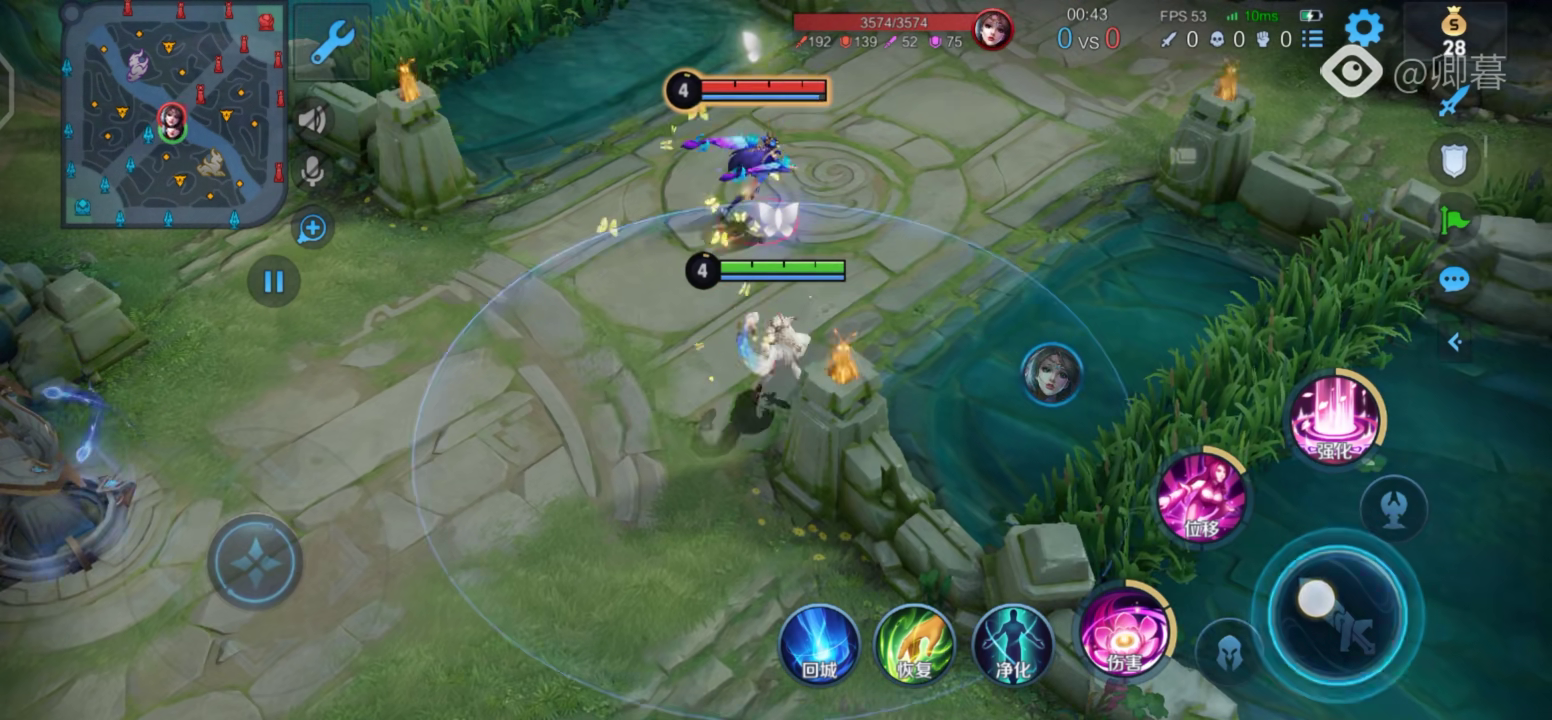Toggle the microphone voice chat
The image size is (1552, 720).
coord(312,172)
